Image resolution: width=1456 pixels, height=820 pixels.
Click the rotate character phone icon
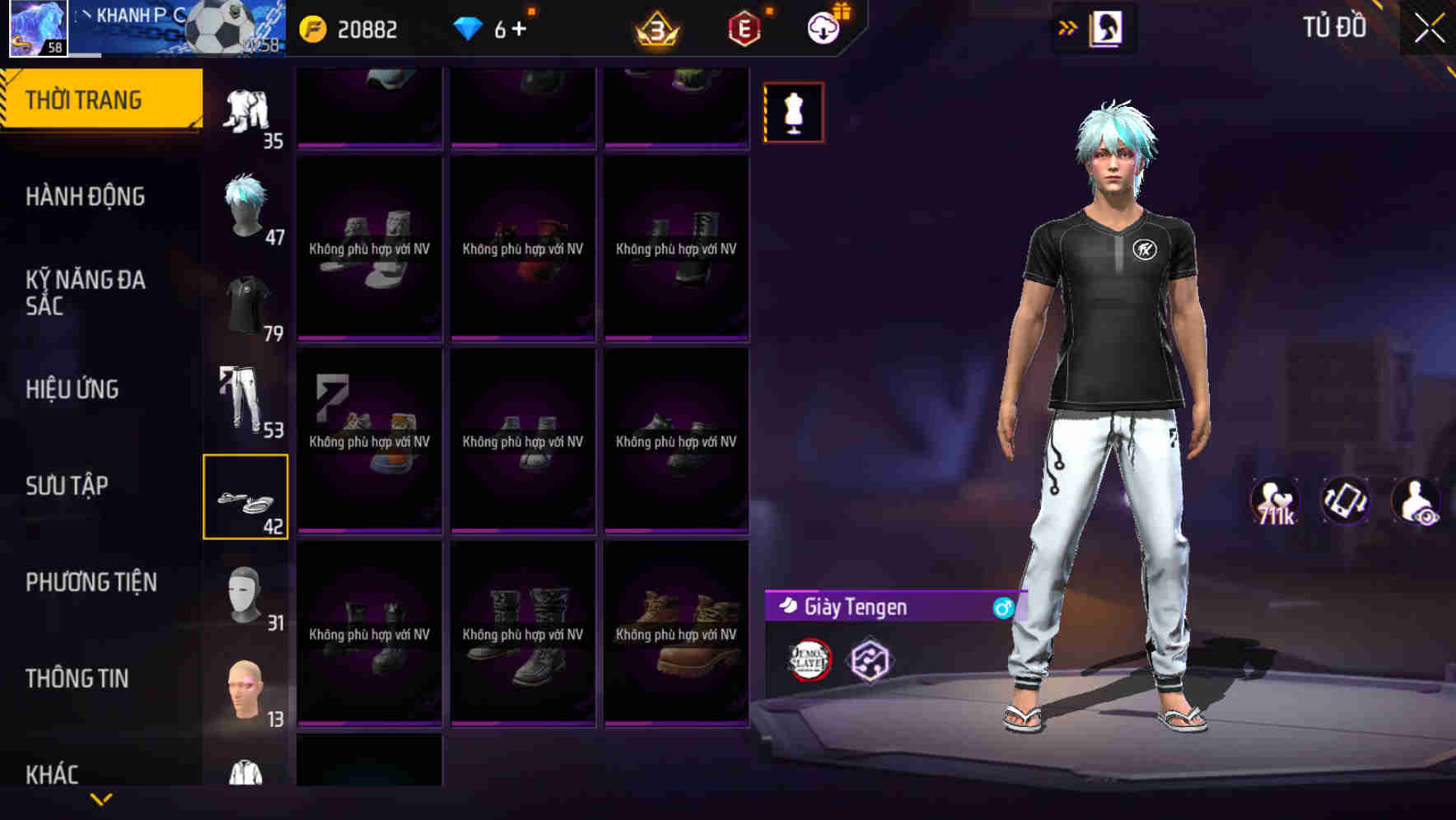click(x=1346, y=501)
